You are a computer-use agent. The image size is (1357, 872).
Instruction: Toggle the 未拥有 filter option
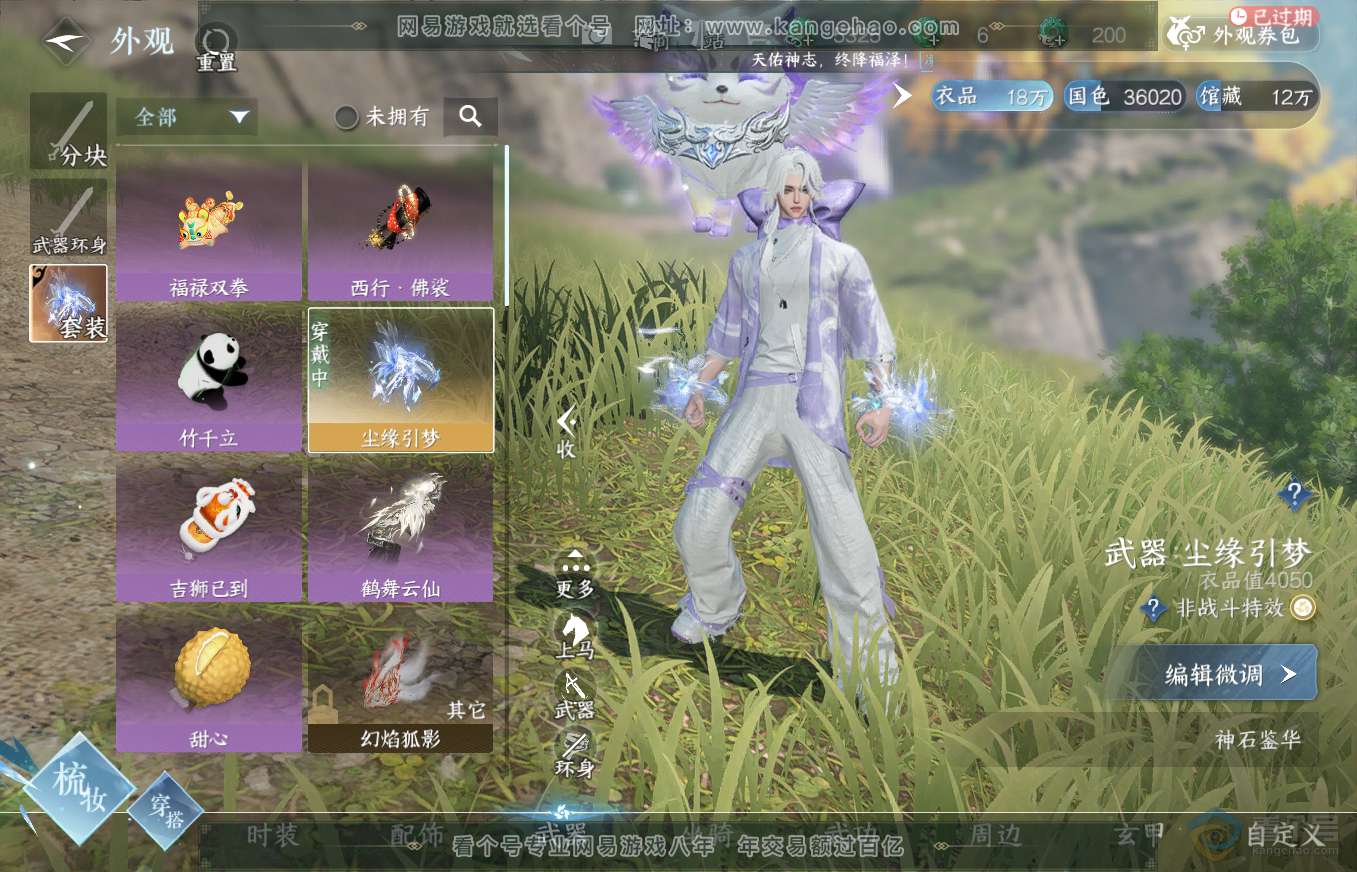pyautogui.click(x=383, y=117)
